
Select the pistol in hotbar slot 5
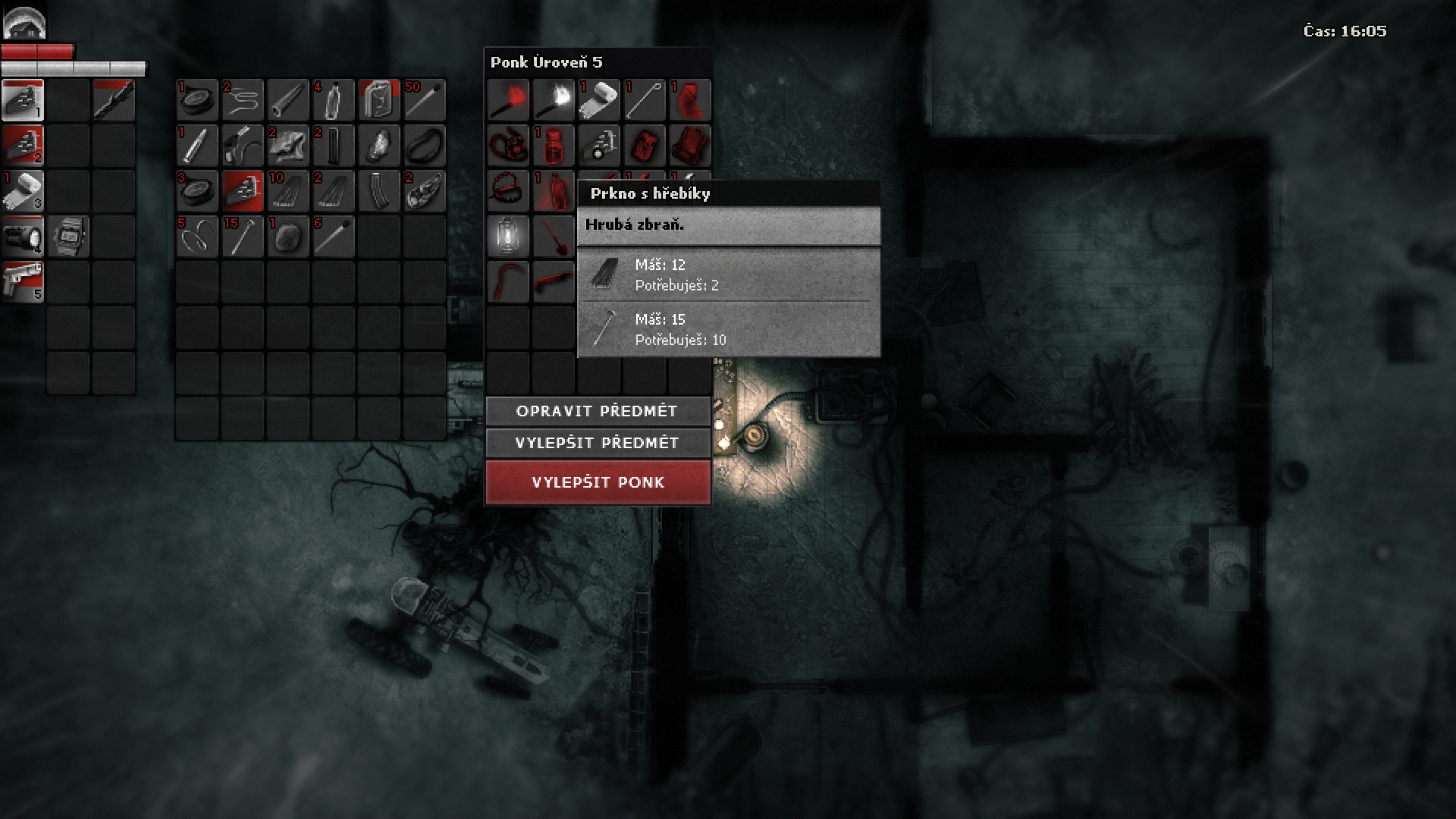point(23,281)
